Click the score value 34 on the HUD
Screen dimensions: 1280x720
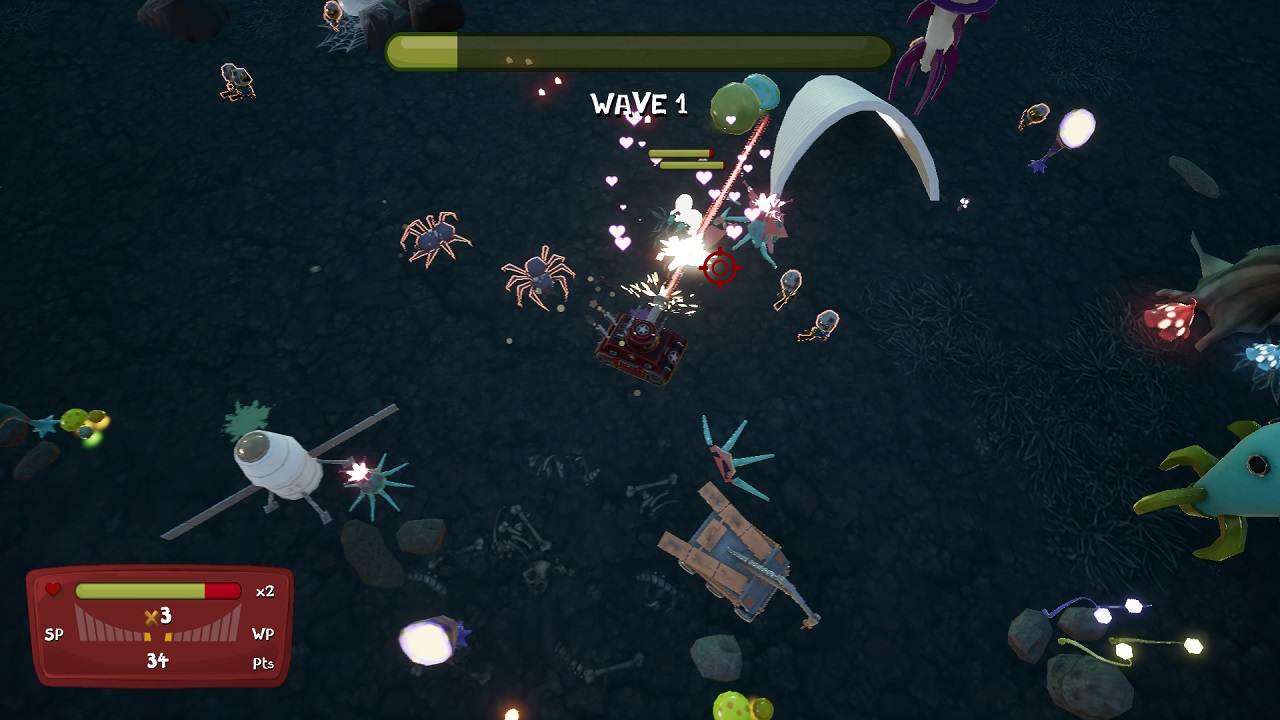(160, 662)
